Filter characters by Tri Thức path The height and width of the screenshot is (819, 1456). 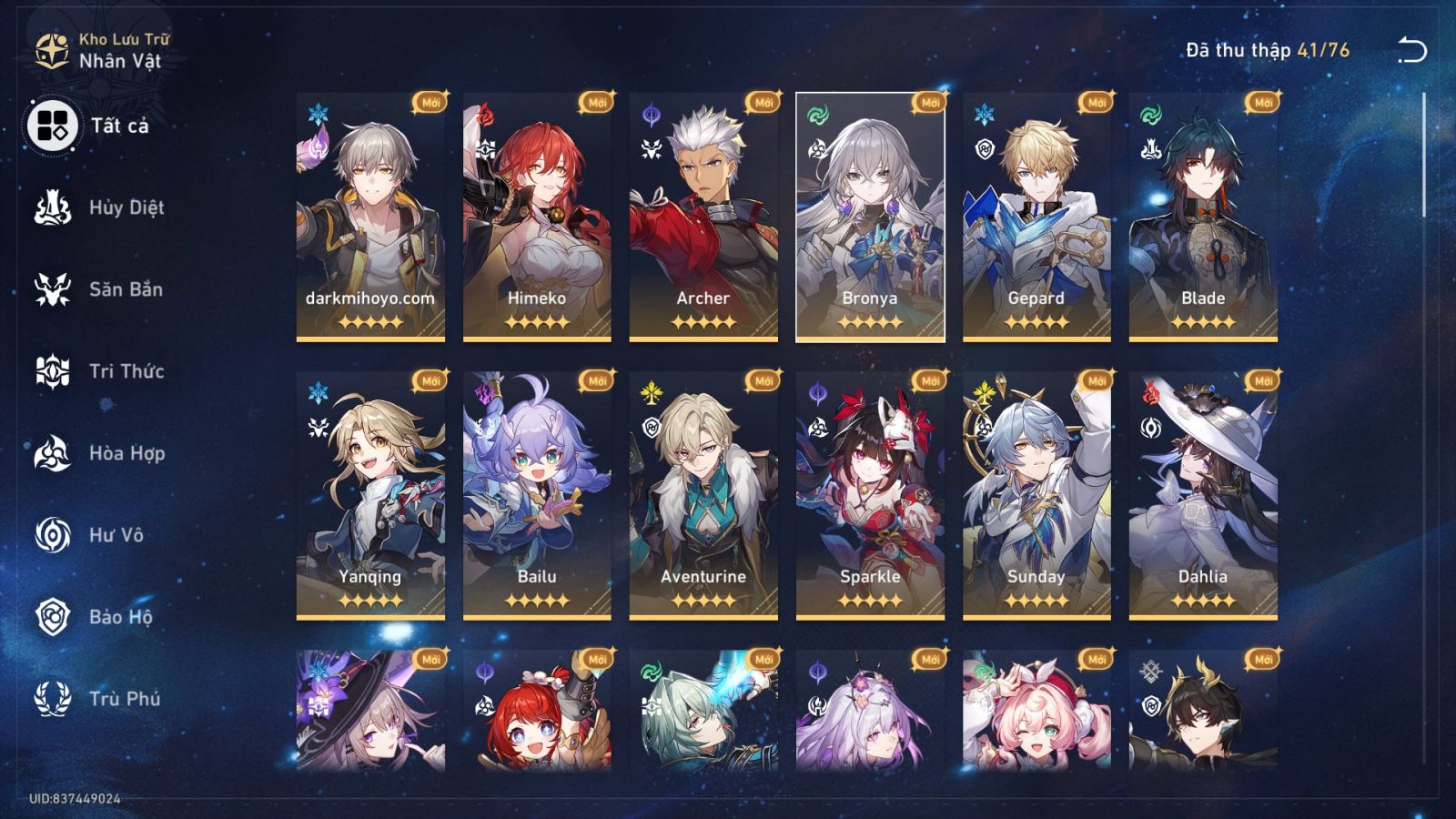click(x=55, y=371)
